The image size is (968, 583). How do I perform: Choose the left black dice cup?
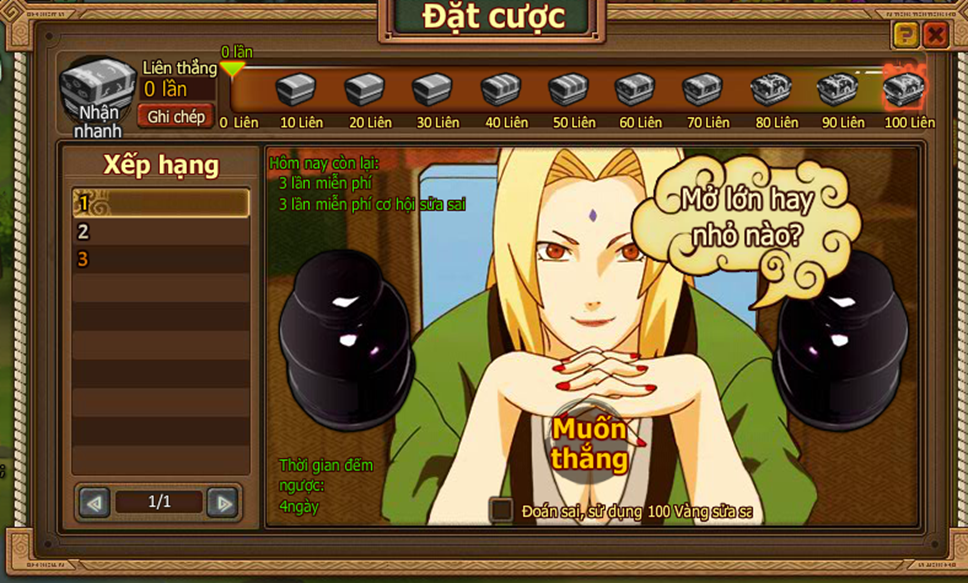(347, 324)
